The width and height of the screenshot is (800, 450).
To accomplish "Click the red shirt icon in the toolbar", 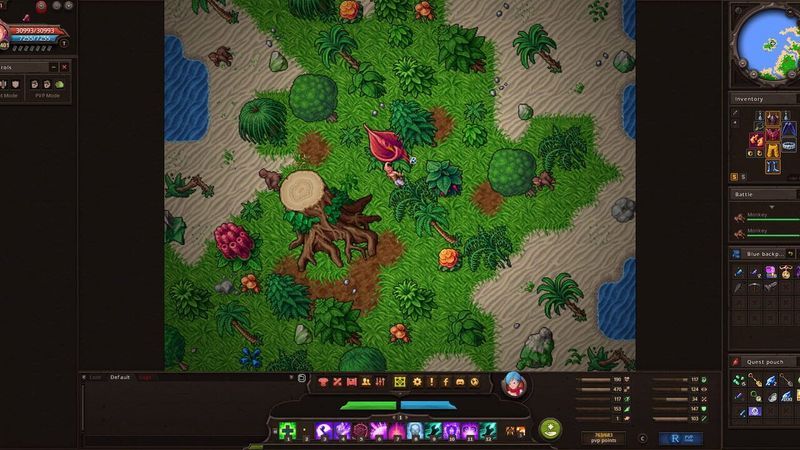I will (324, 383).
